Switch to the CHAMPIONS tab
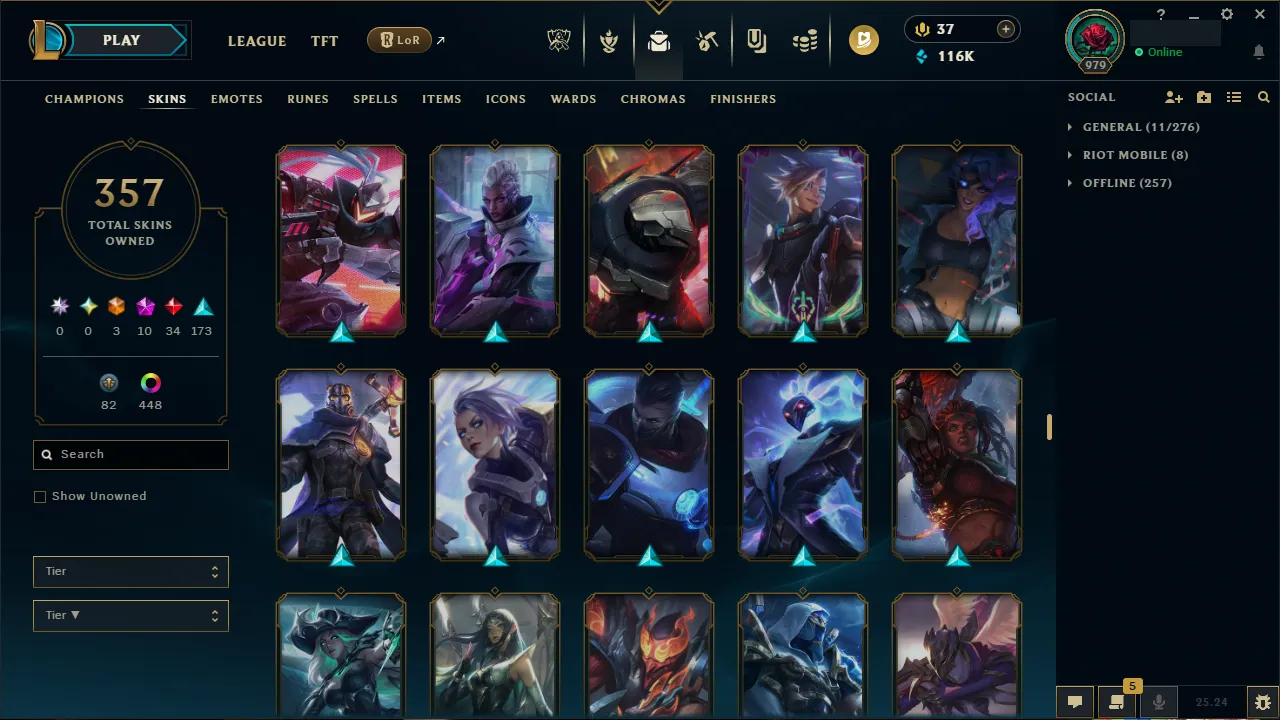1280x720 pixels. coord(84,99)
